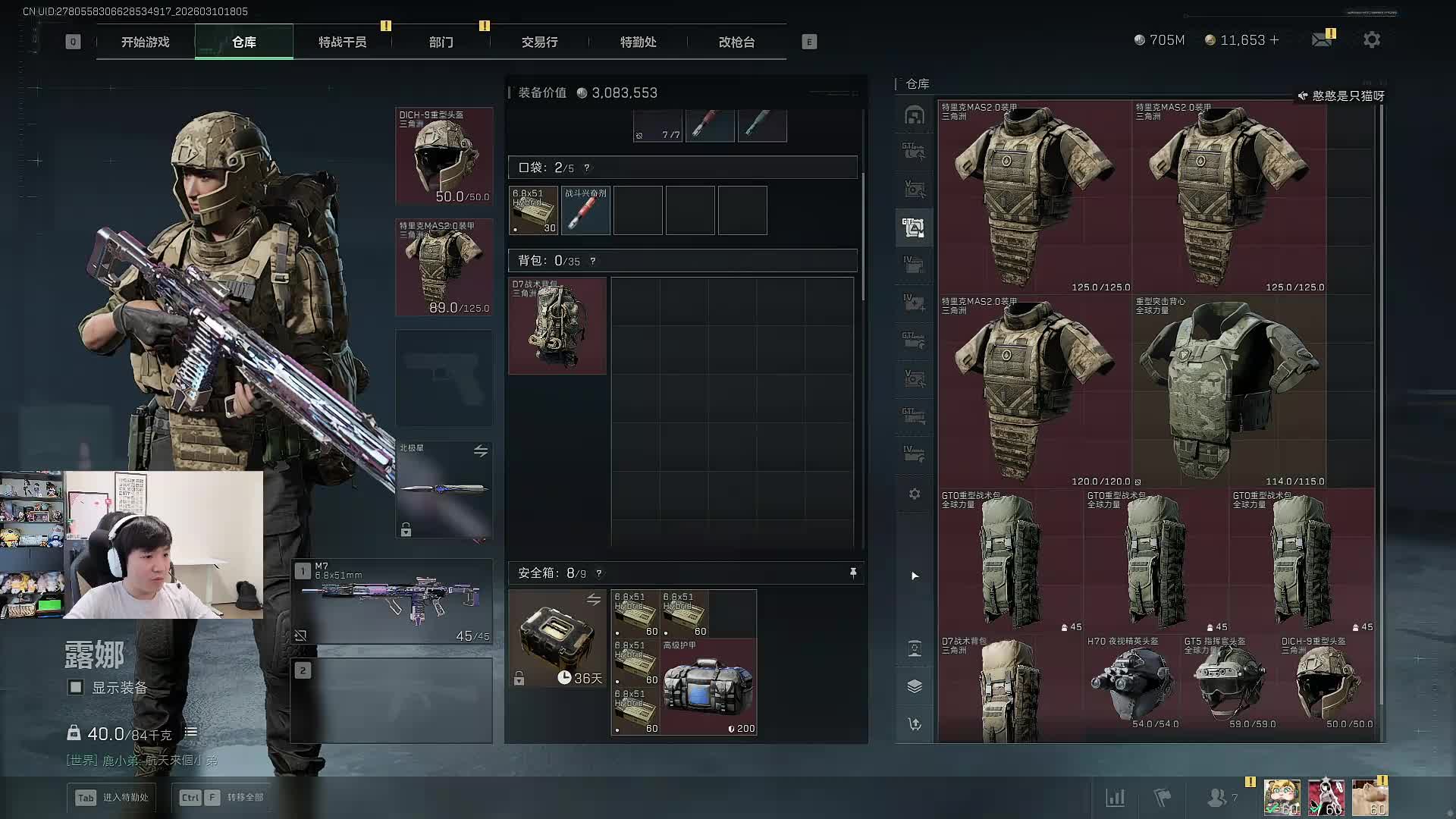The height and width of the screenshot is (819, 1456).
Task: Pick the H70 夜视精英头盔 helmet in warehouse
Action: tap(1132, 682)
